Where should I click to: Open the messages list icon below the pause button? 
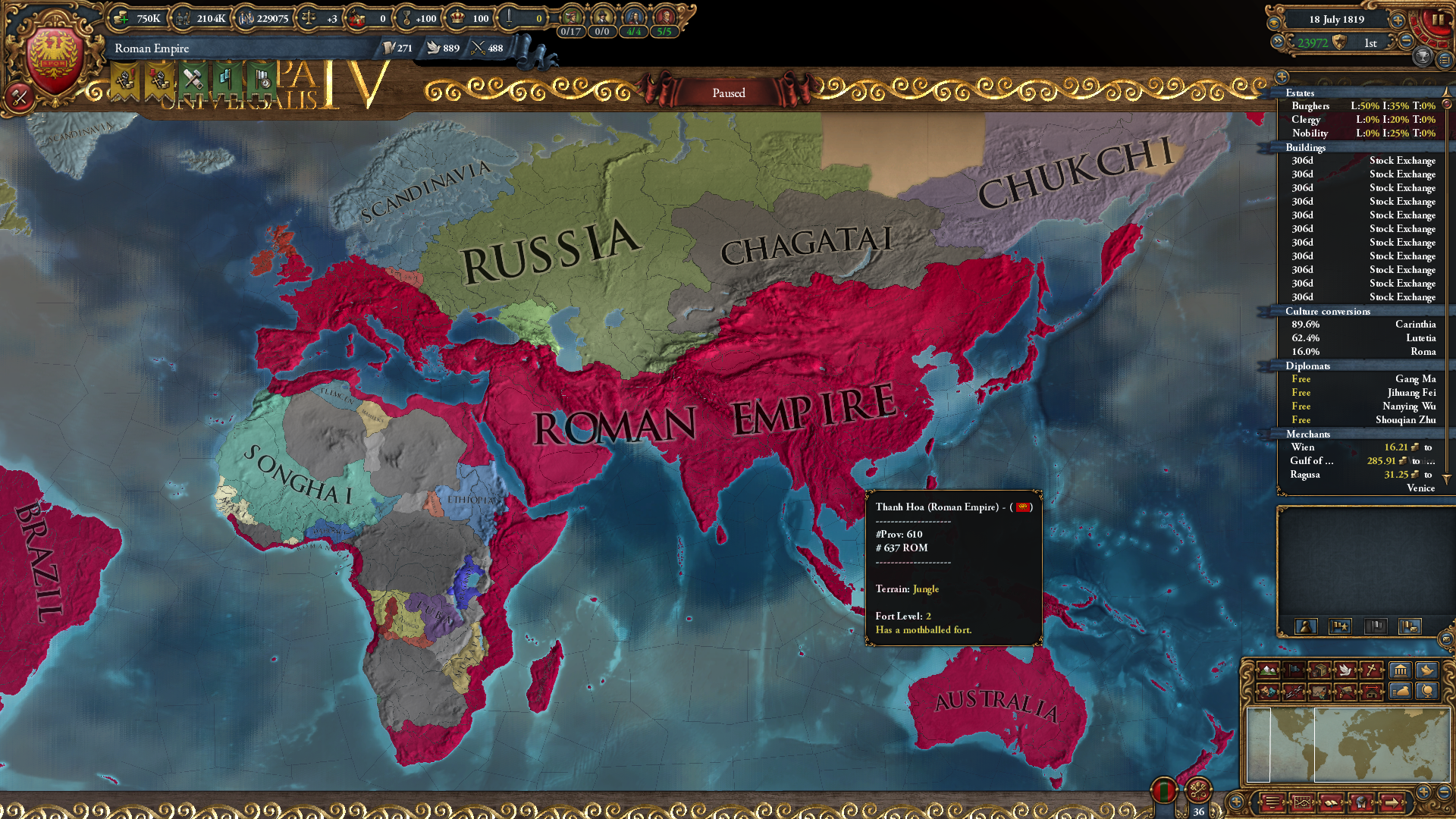pyautogui.click(x=1447, y=60)
